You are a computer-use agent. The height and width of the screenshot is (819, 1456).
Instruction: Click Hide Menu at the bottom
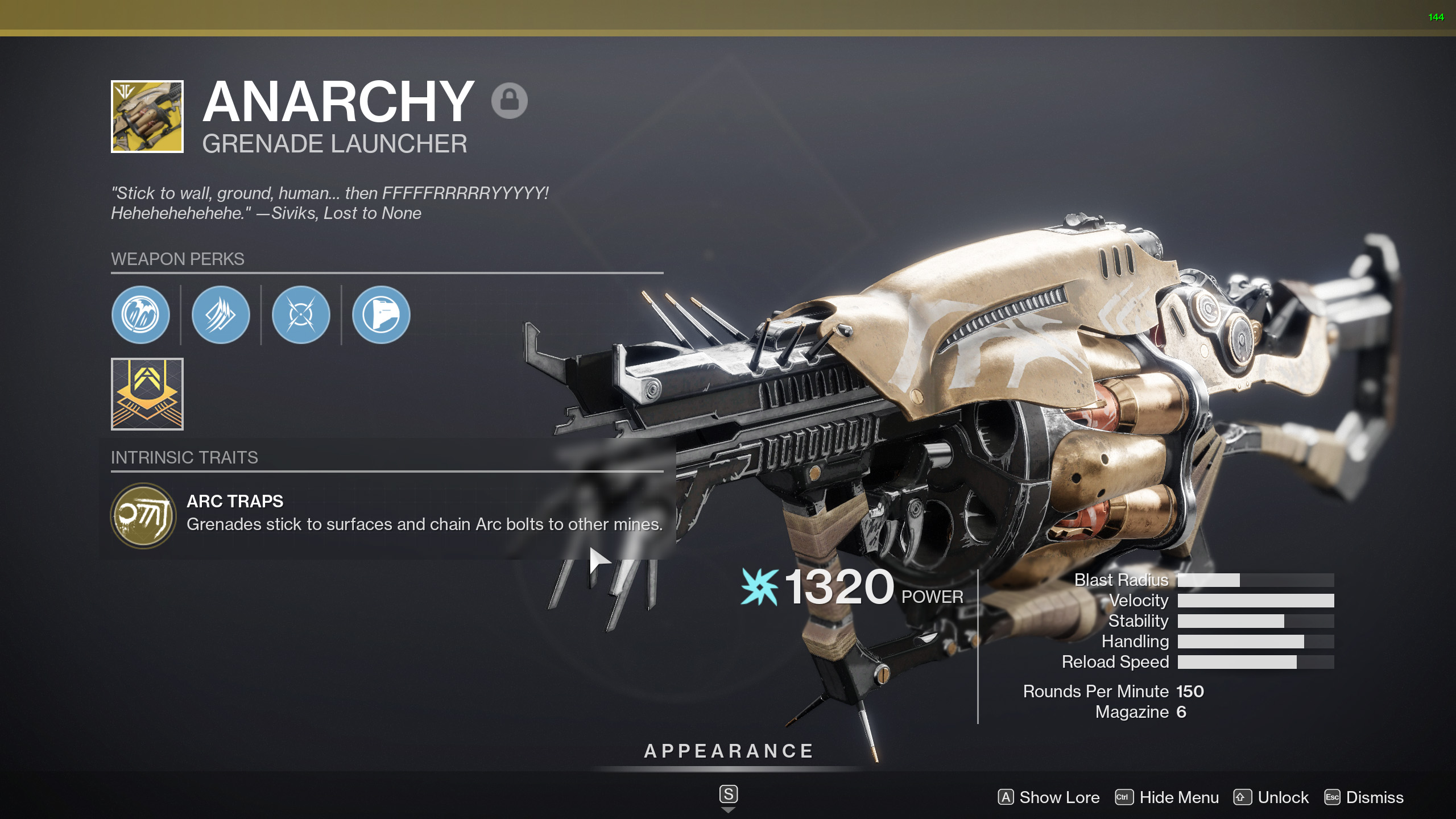[x=1178, y=797]
